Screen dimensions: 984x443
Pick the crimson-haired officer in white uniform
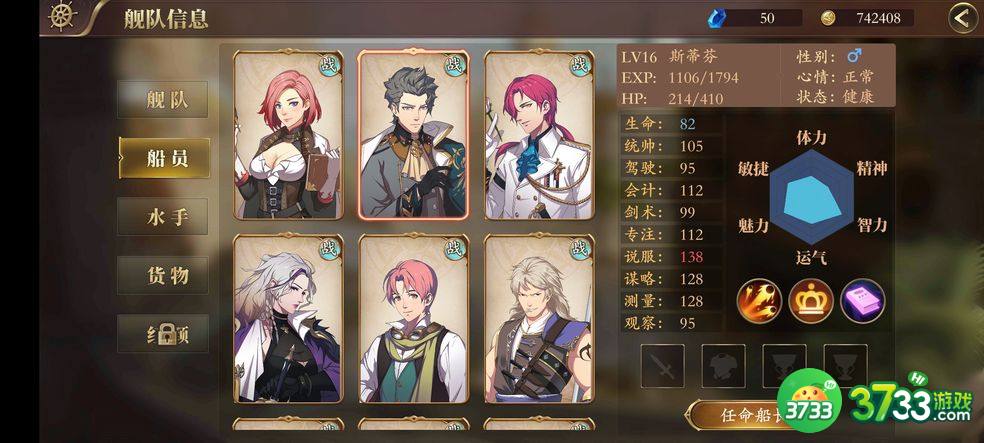[538, 134]
